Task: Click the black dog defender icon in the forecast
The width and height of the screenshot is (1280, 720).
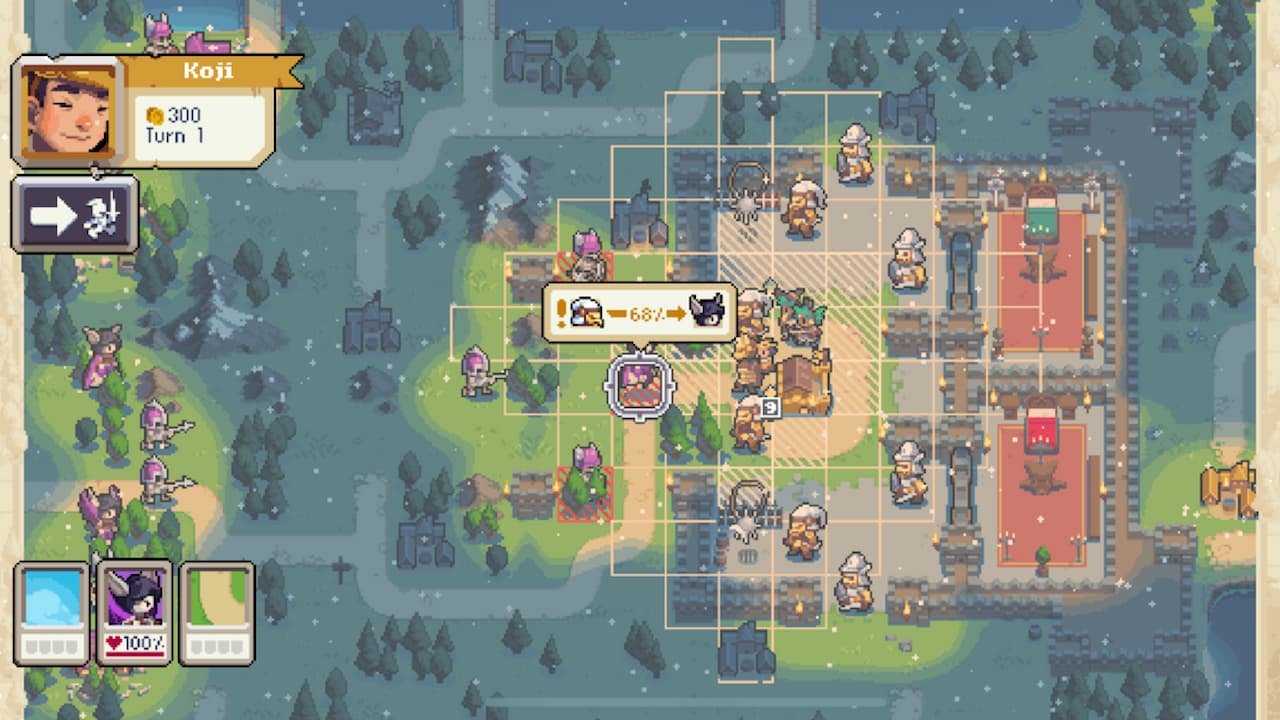Action: tap(707, 311)
